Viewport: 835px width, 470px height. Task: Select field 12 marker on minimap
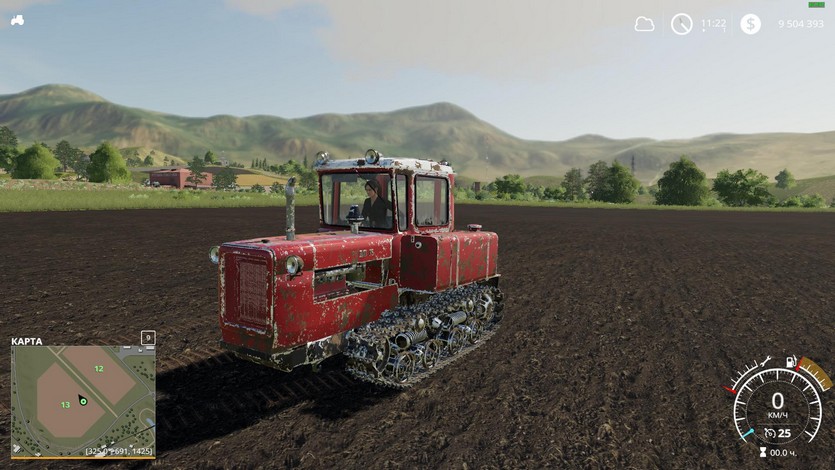(98, 368)
